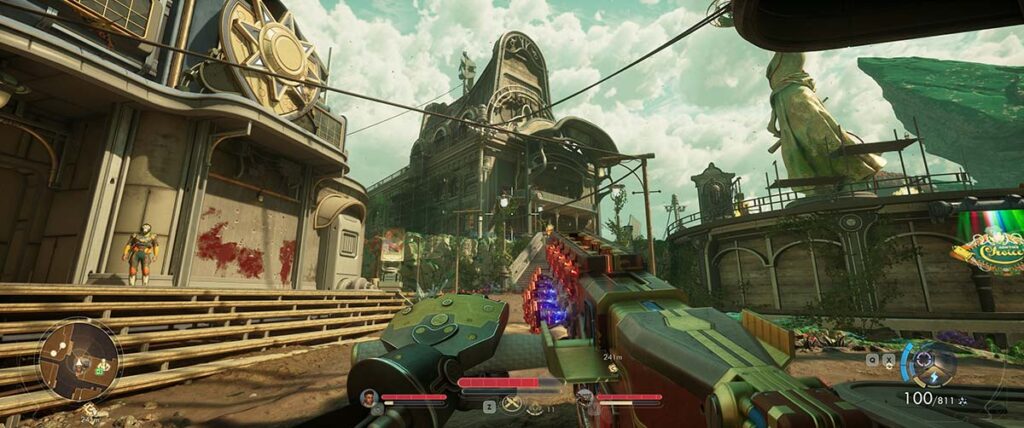The width and height of the screenshot is (1024, 428).
Task: Click the objective distance marker below the minimap
Action: 90,409
